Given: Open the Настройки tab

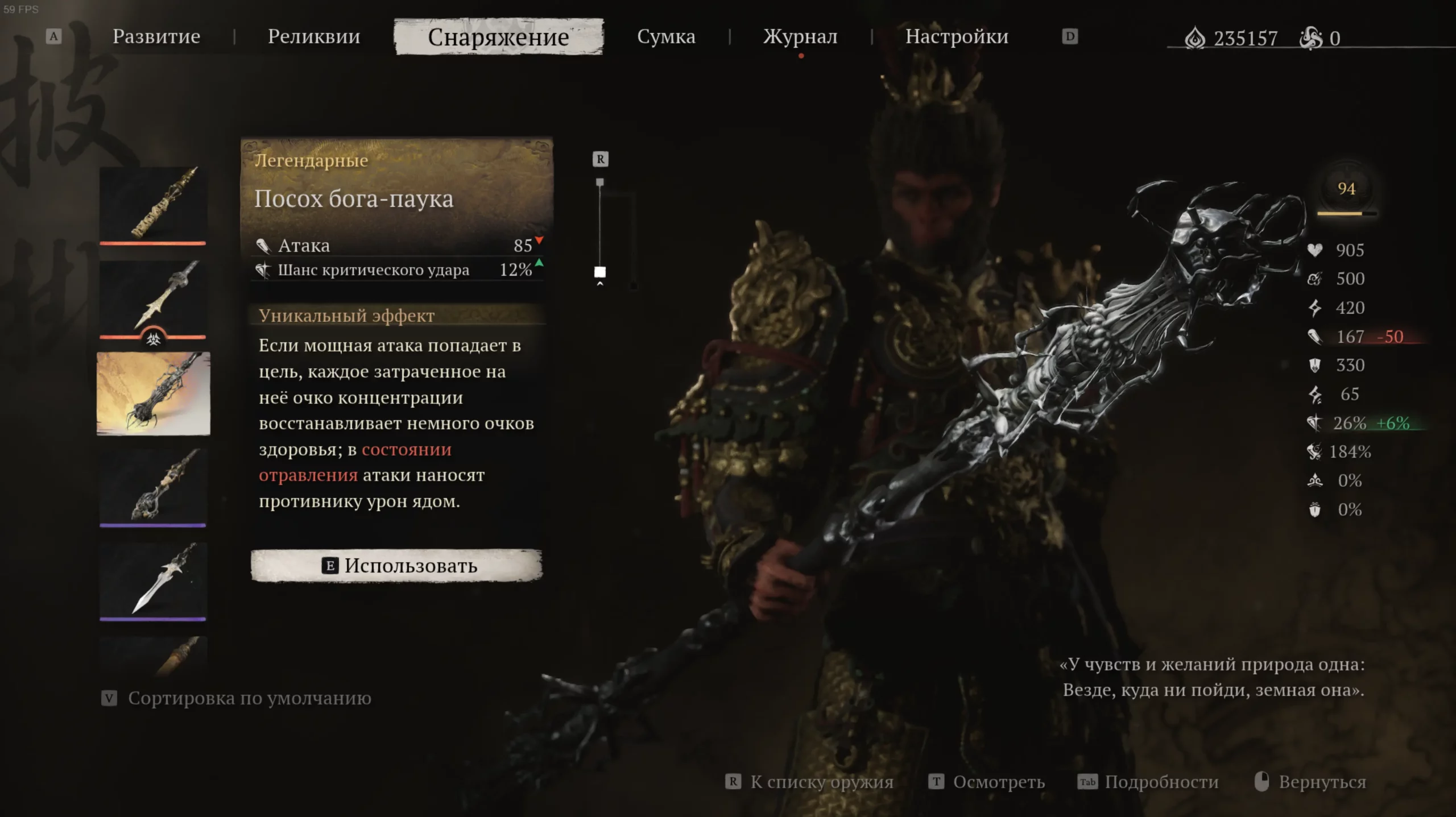Looking at the screenshot, I should [x=957, y=37].
